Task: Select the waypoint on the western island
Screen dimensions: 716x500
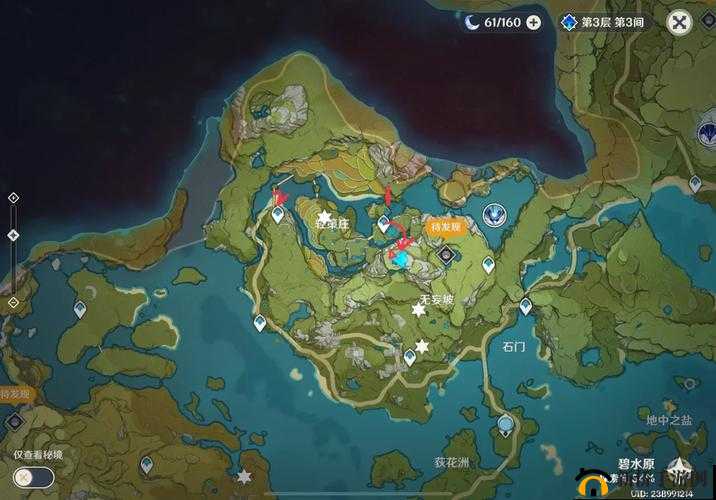Action: tap(80, 311)
